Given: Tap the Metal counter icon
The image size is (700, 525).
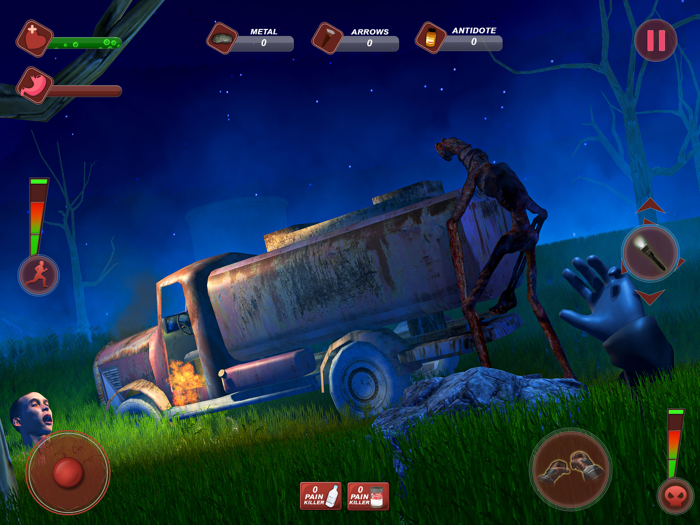Looking at the screenshot, I should click(x=222, y=38).
